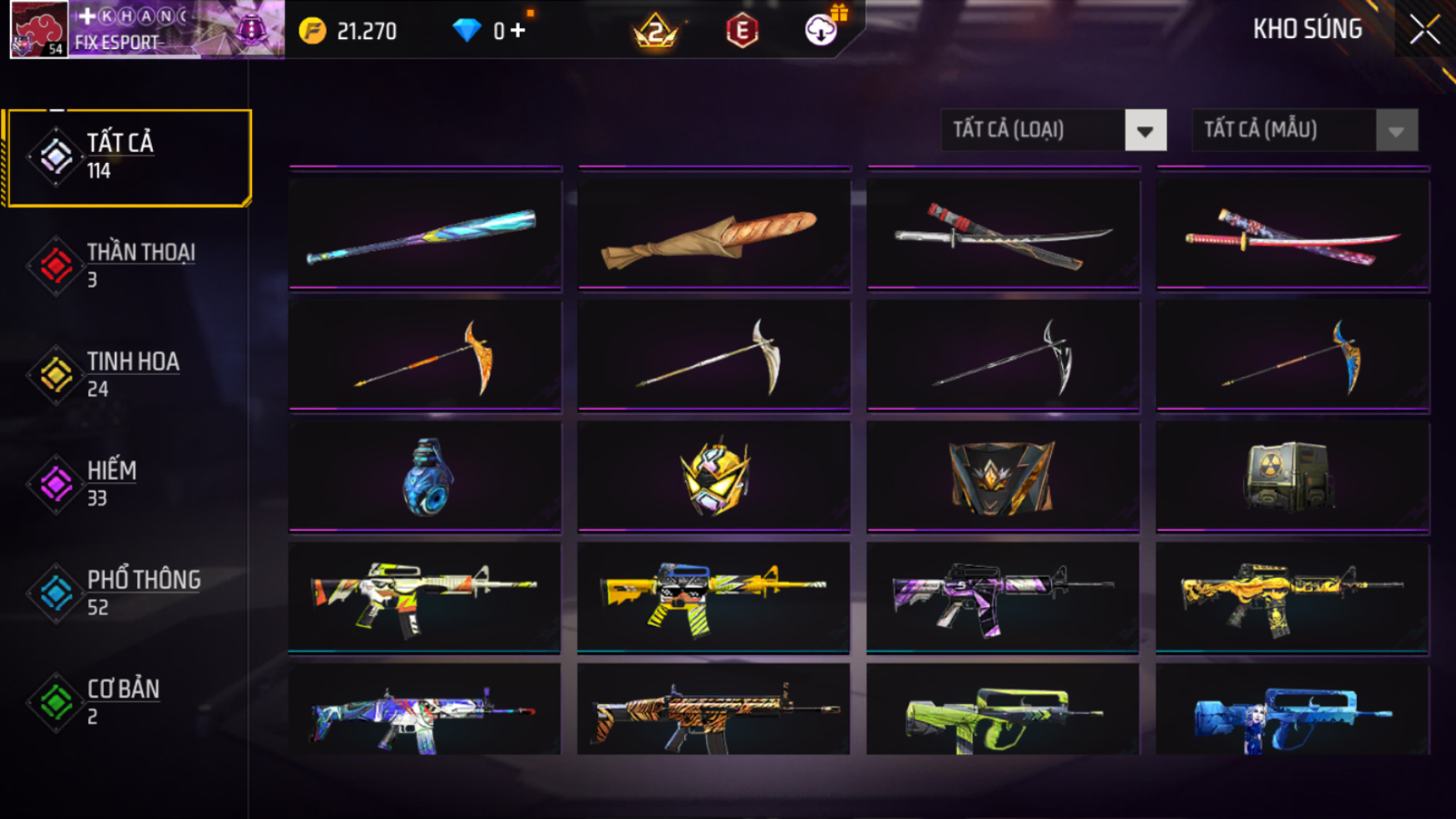Select the baguette bread melee skin
The width and height of the screenshot is (1456, 819).
[x=714, y=234]
